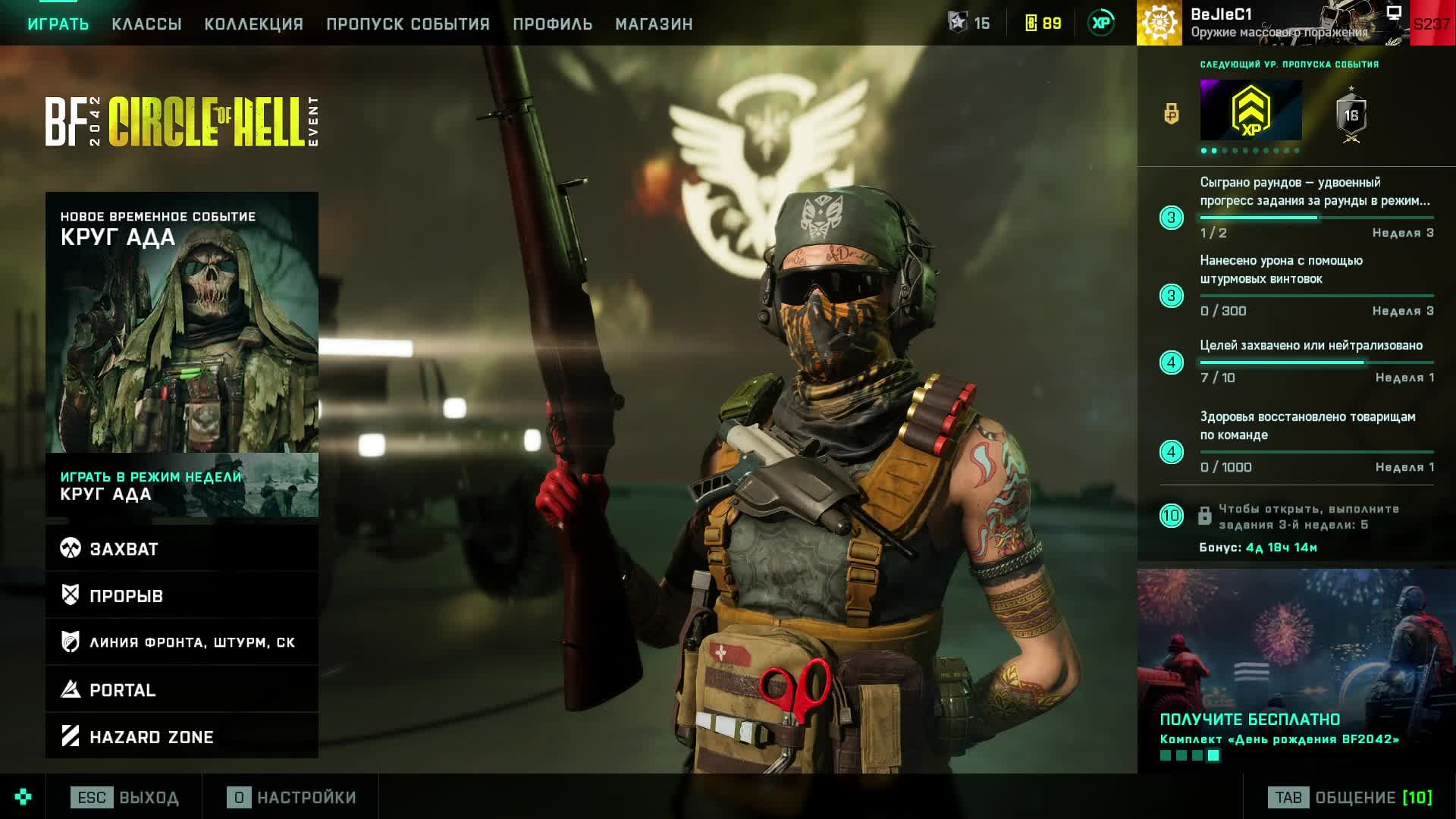Select ЛИНИЯ ФРОНТА, ШТУРМ, СК
This screenshot has height=819, width=1456.
(182, 642)
